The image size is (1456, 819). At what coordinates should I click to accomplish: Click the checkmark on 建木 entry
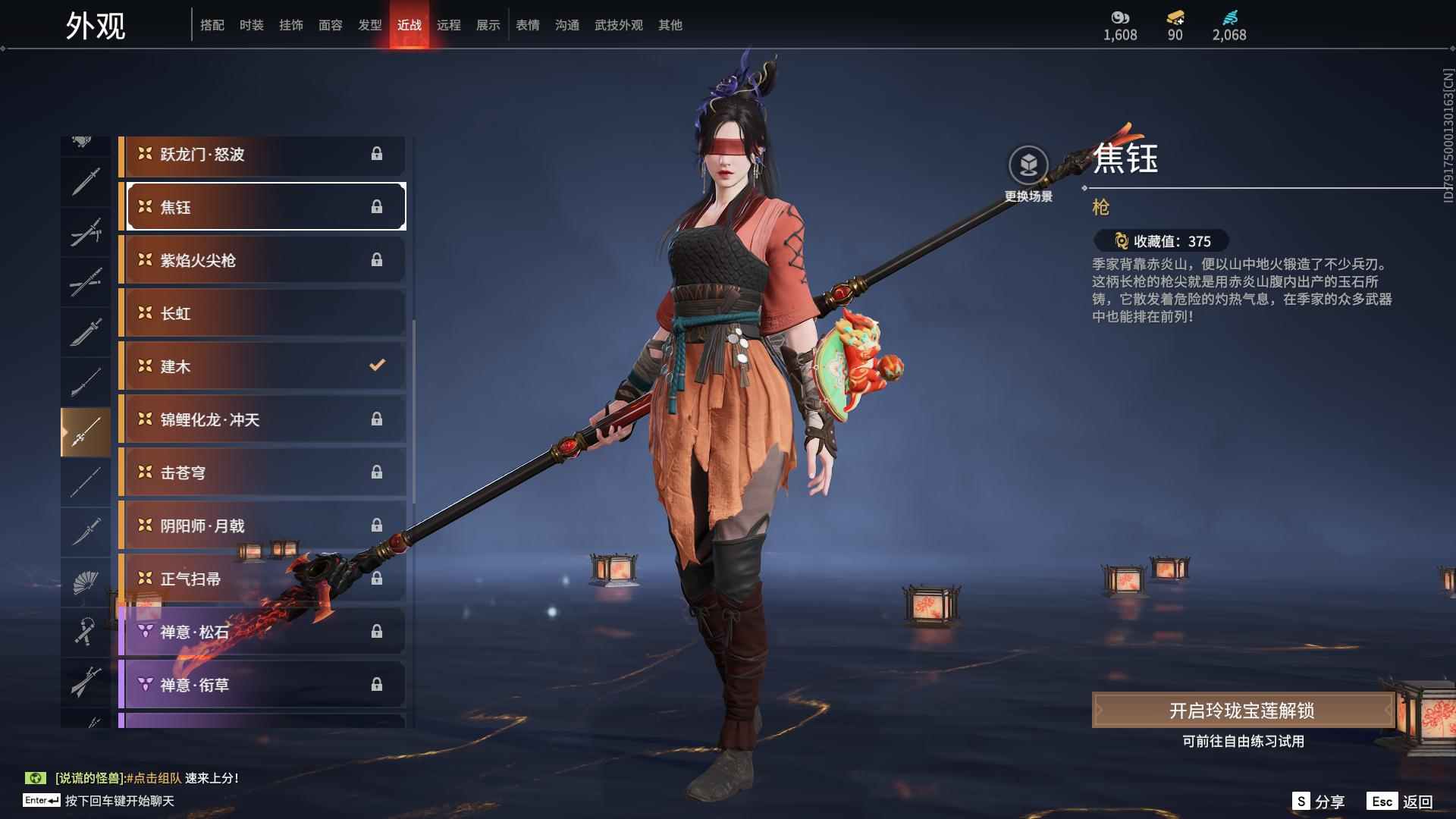click(377, 366)
